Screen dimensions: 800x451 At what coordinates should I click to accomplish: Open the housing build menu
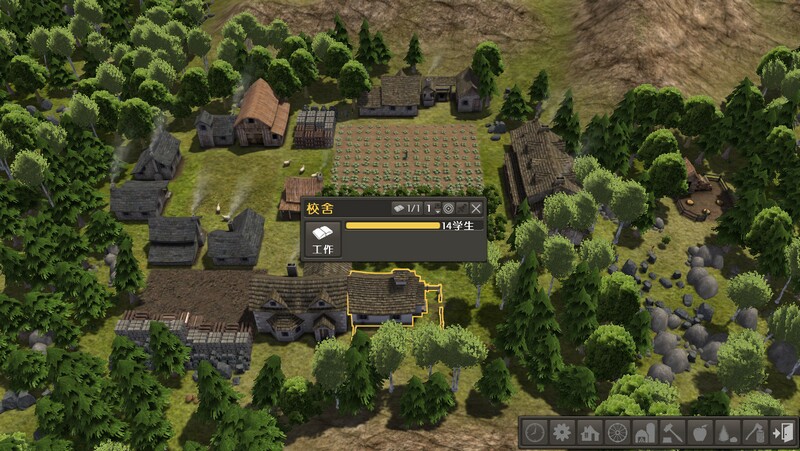pyautogui.click(x=590, y=432)
